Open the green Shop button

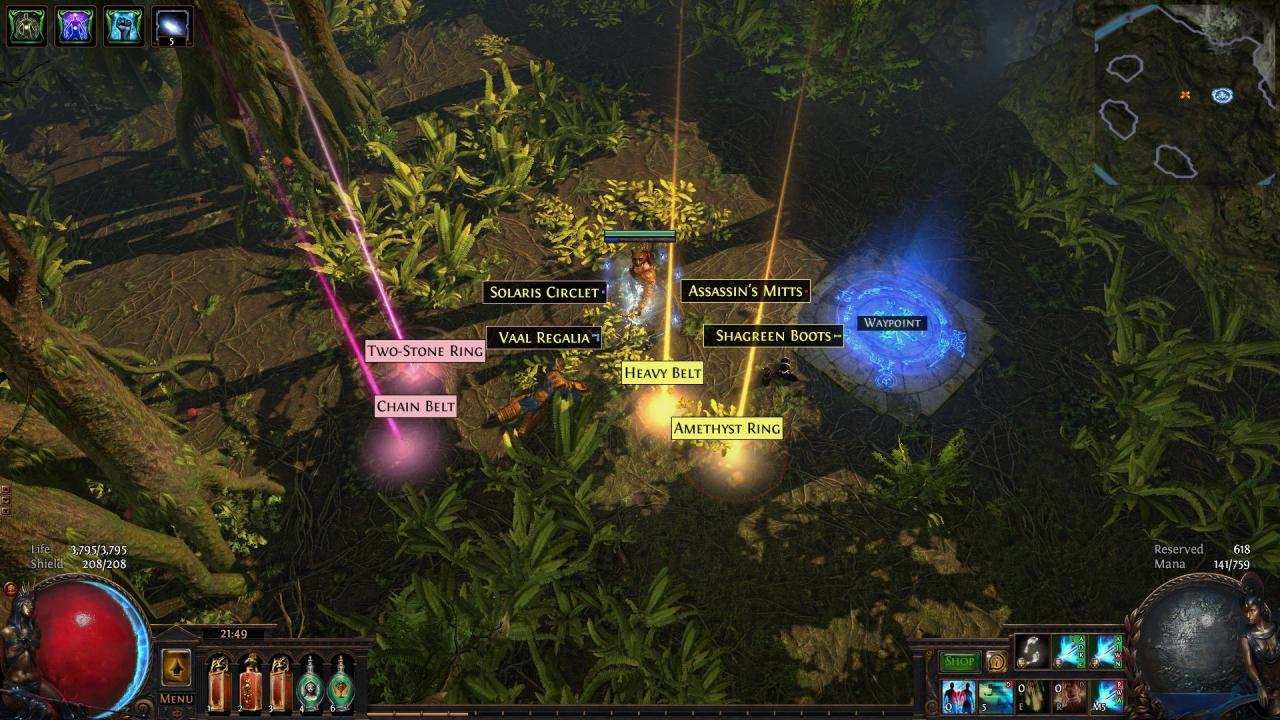[959, 661]
